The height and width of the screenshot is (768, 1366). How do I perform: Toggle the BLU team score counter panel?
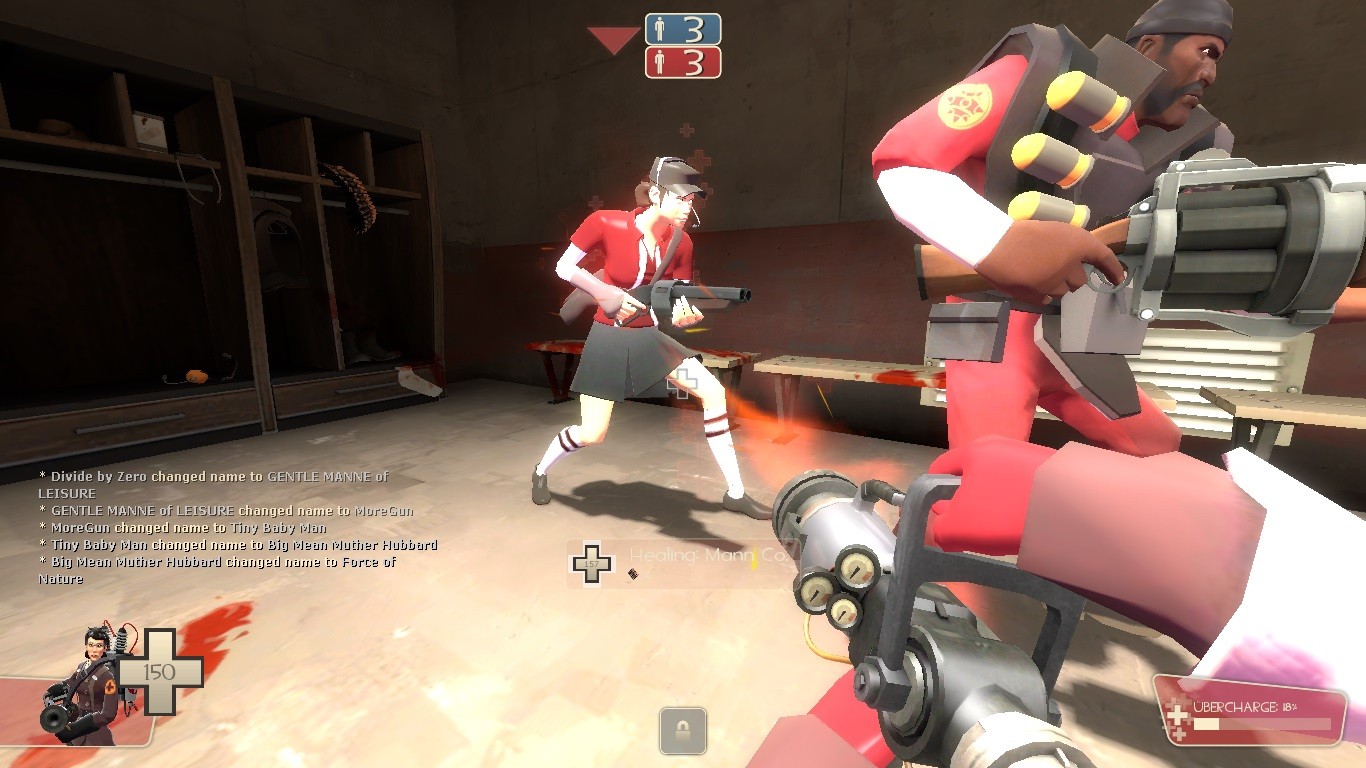pos(683,29)
